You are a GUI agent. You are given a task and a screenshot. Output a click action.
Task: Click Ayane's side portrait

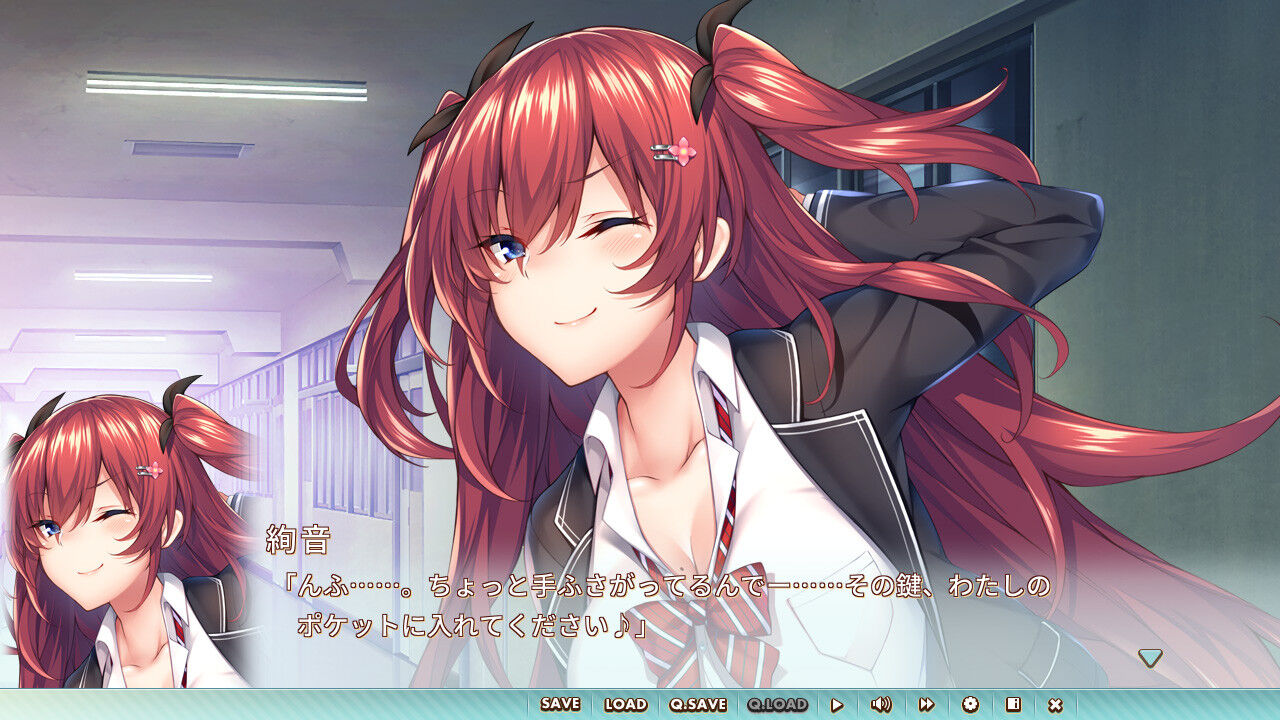tap(100, 530)
